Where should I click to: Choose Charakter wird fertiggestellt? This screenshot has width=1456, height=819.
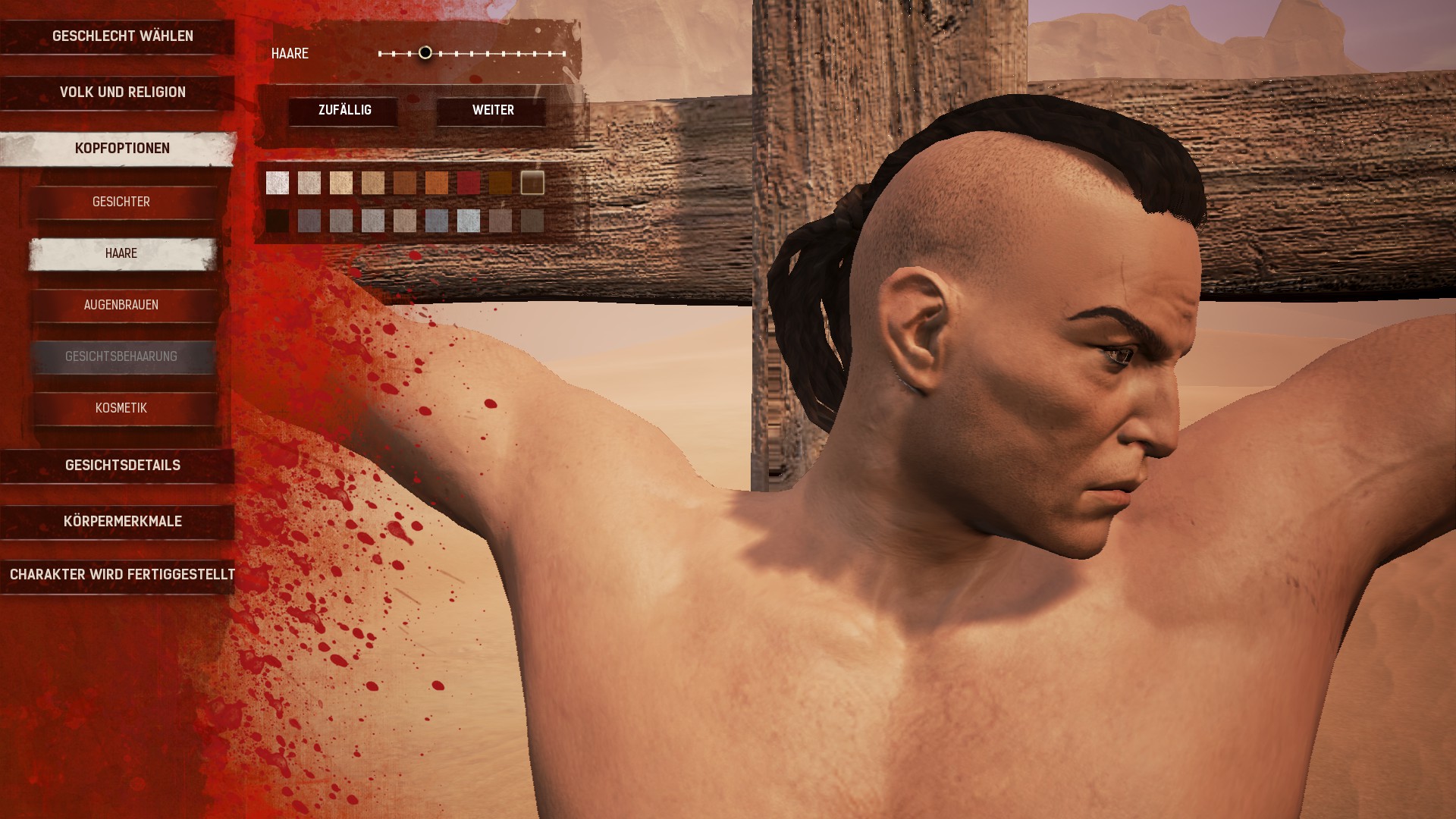(122, 575)
